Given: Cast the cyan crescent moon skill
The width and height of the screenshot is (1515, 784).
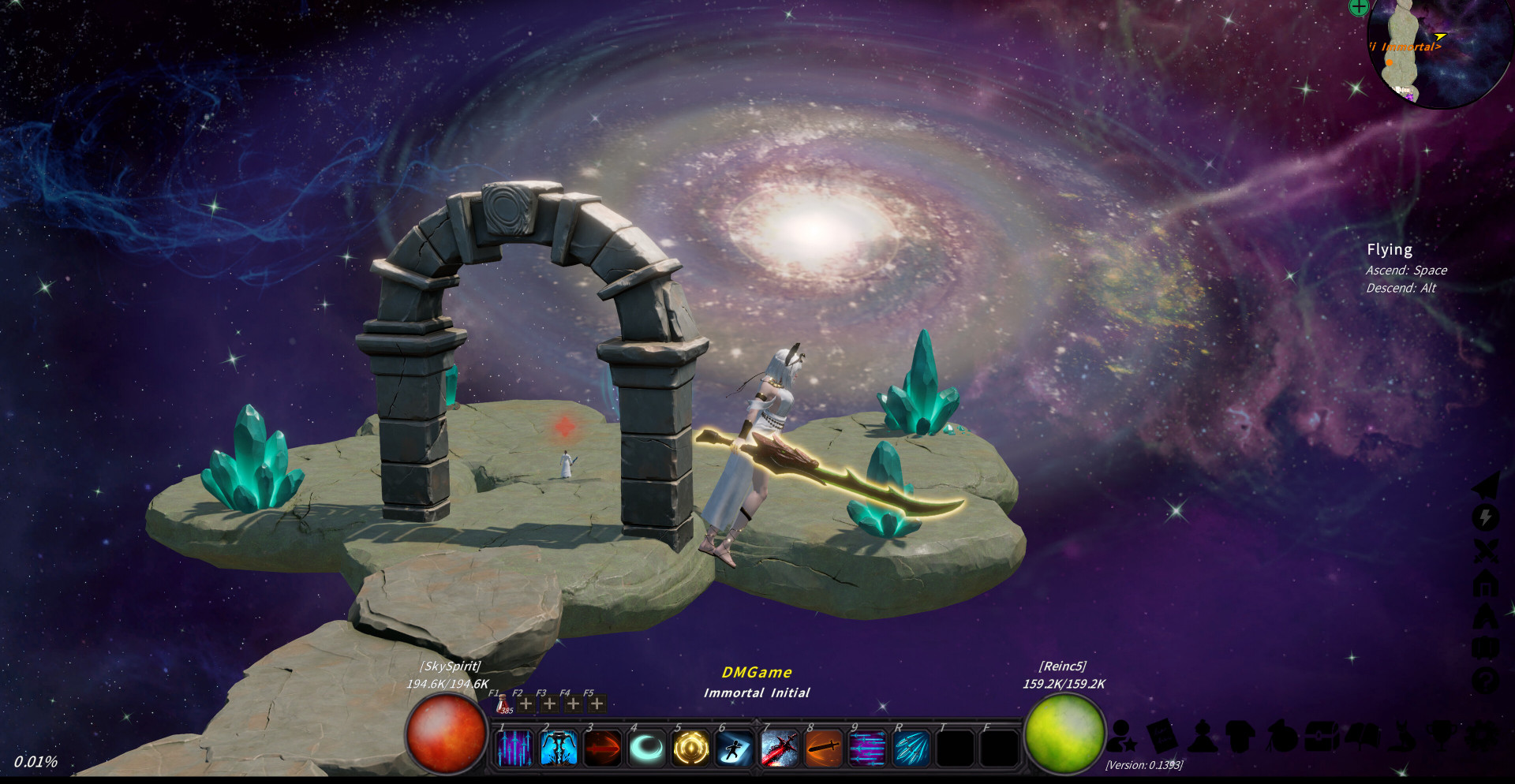Looking at the screenshot, I should [x=647, y=748].
